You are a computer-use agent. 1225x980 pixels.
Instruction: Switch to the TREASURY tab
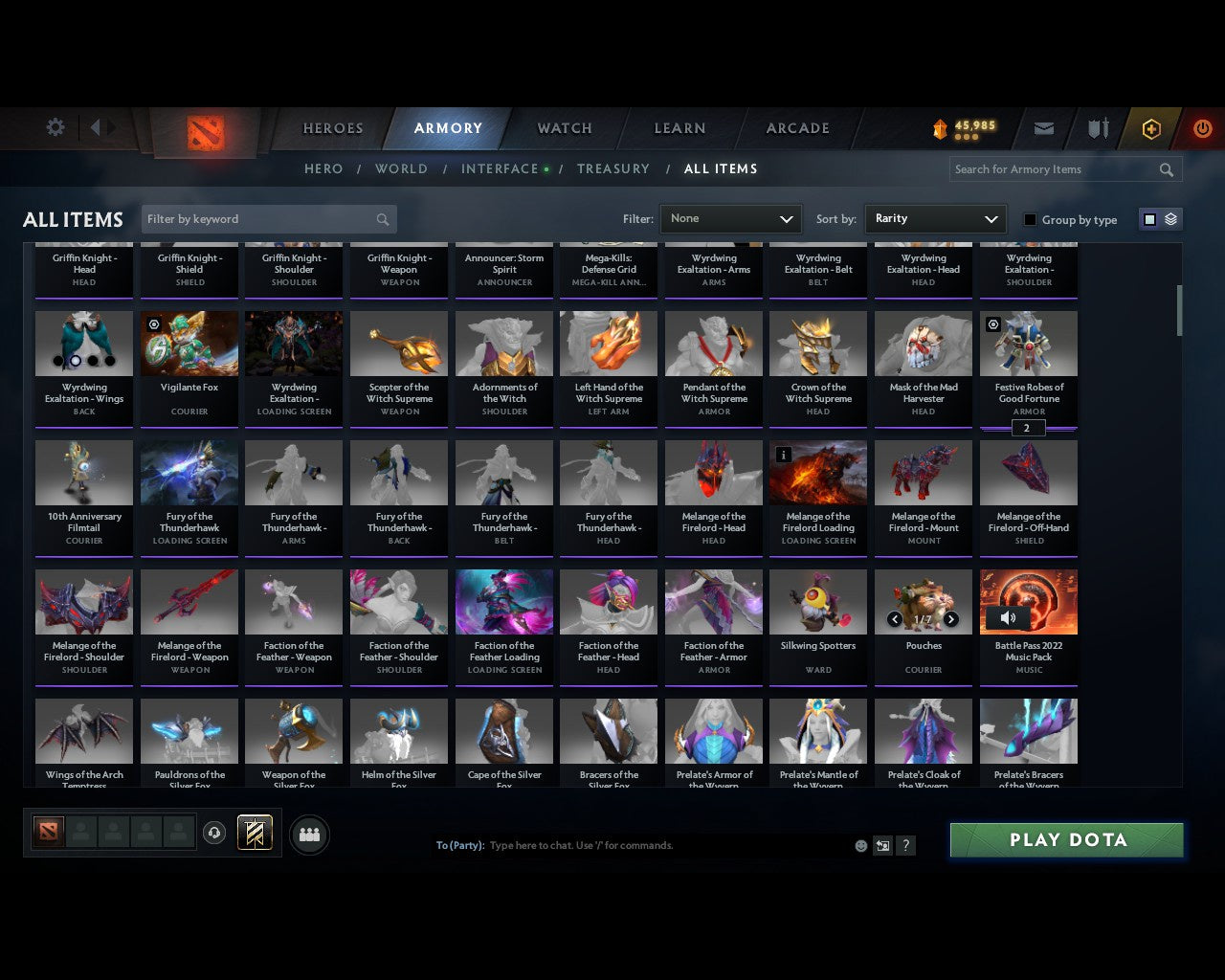[x=613, y=168]
